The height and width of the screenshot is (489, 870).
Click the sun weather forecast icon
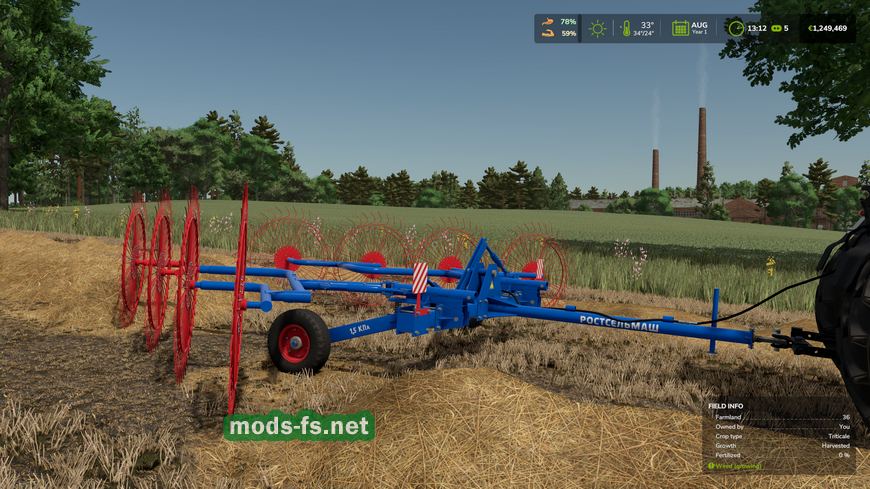(x=597, y=28)
